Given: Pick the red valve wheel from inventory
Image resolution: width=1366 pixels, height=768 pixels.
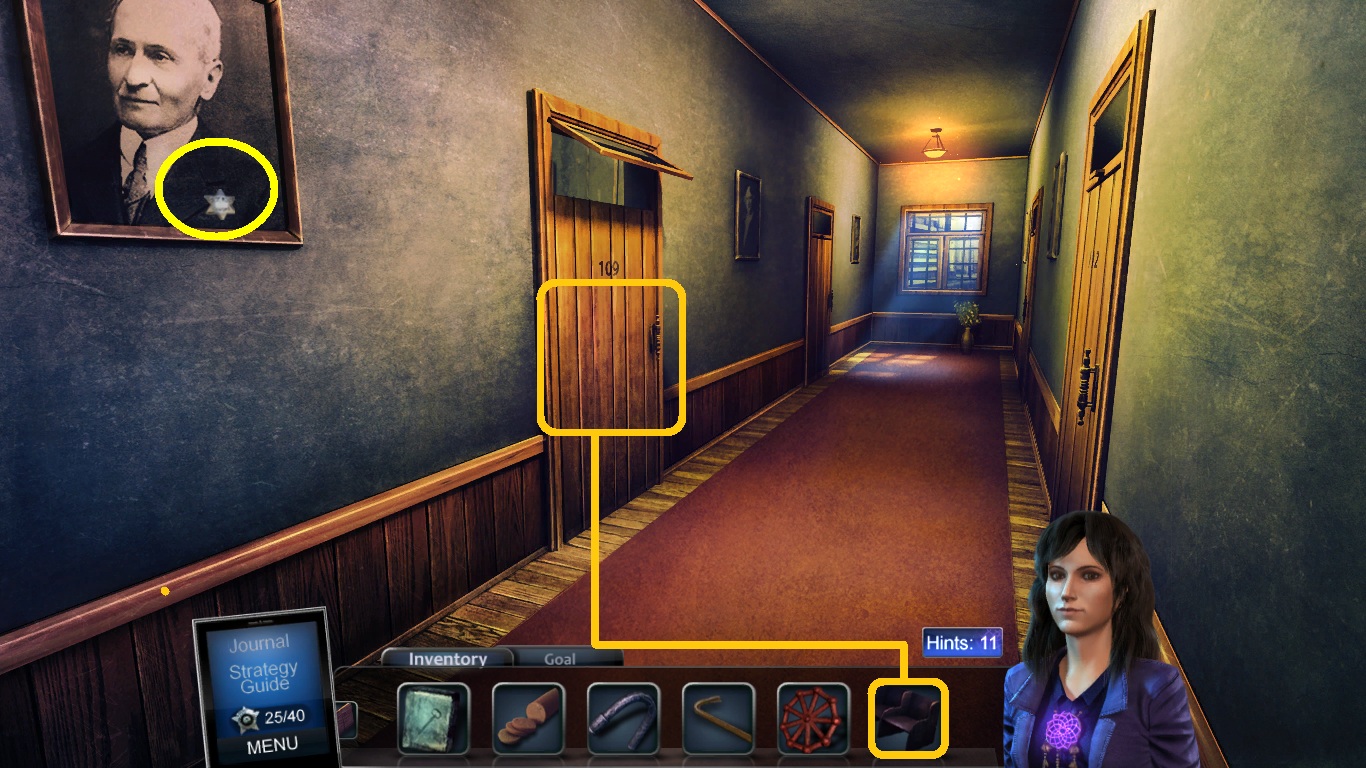Looking at the screenshot, I should click(x=812, y=718).
